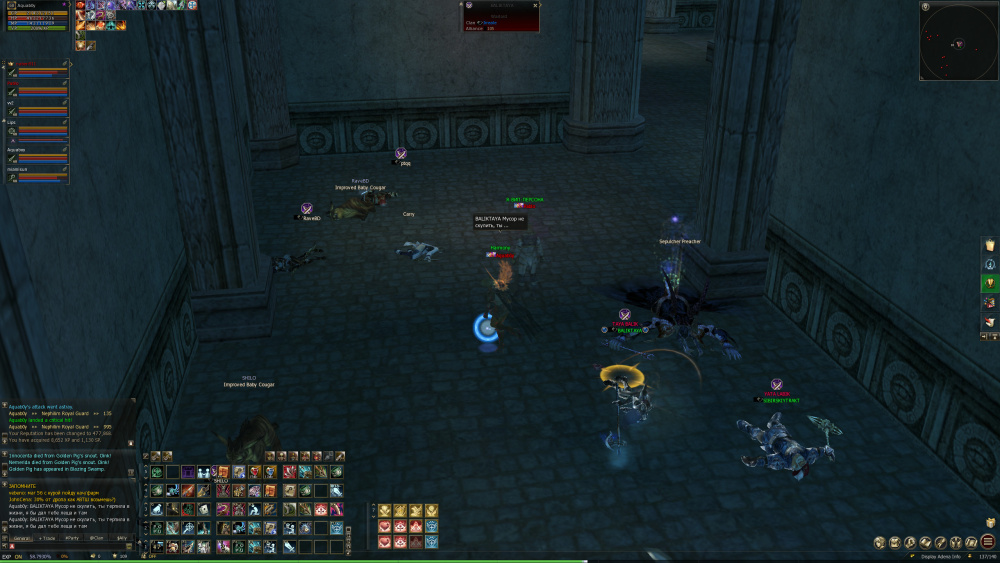This screenshot has width=1000, height=563.
Task: Select the @Clan chat tab
Action: point(97,538)
